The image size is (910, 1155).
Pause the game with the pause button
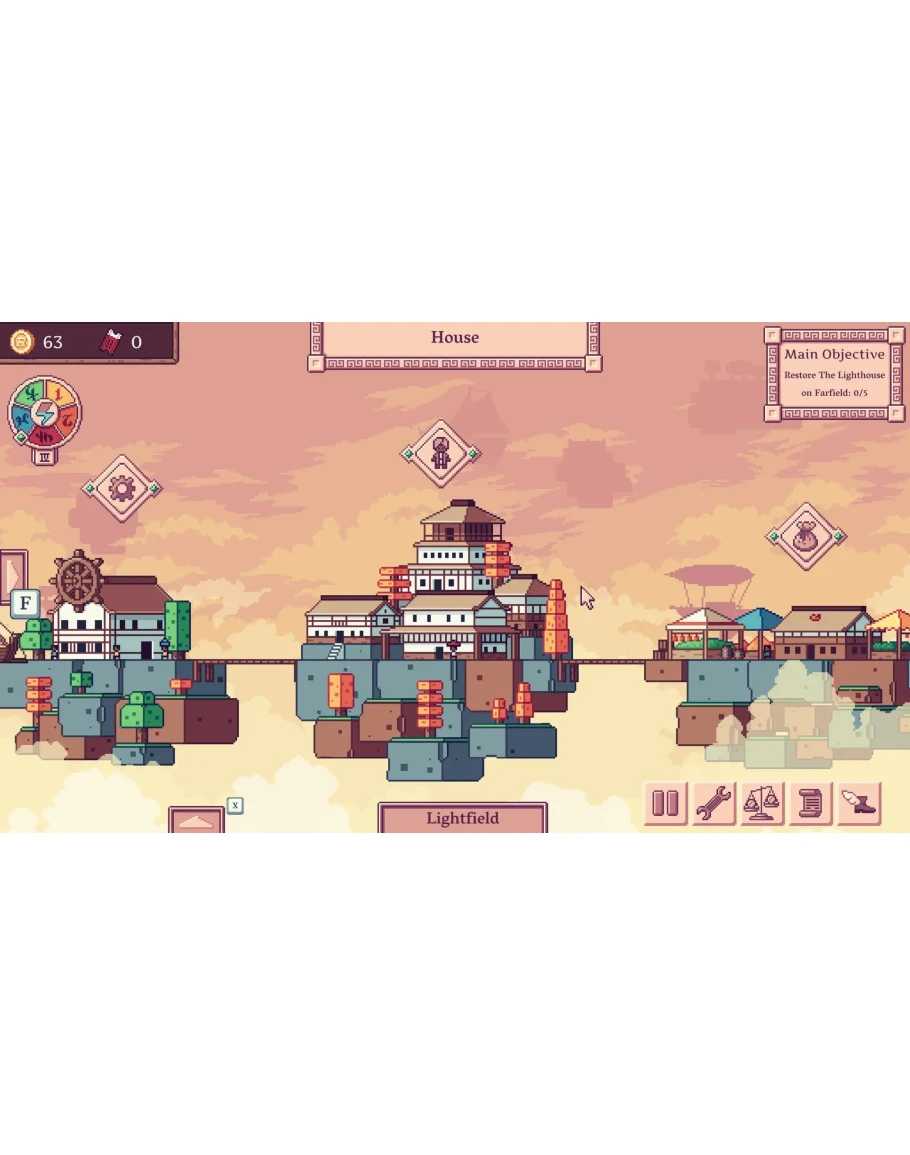[665, 803]
